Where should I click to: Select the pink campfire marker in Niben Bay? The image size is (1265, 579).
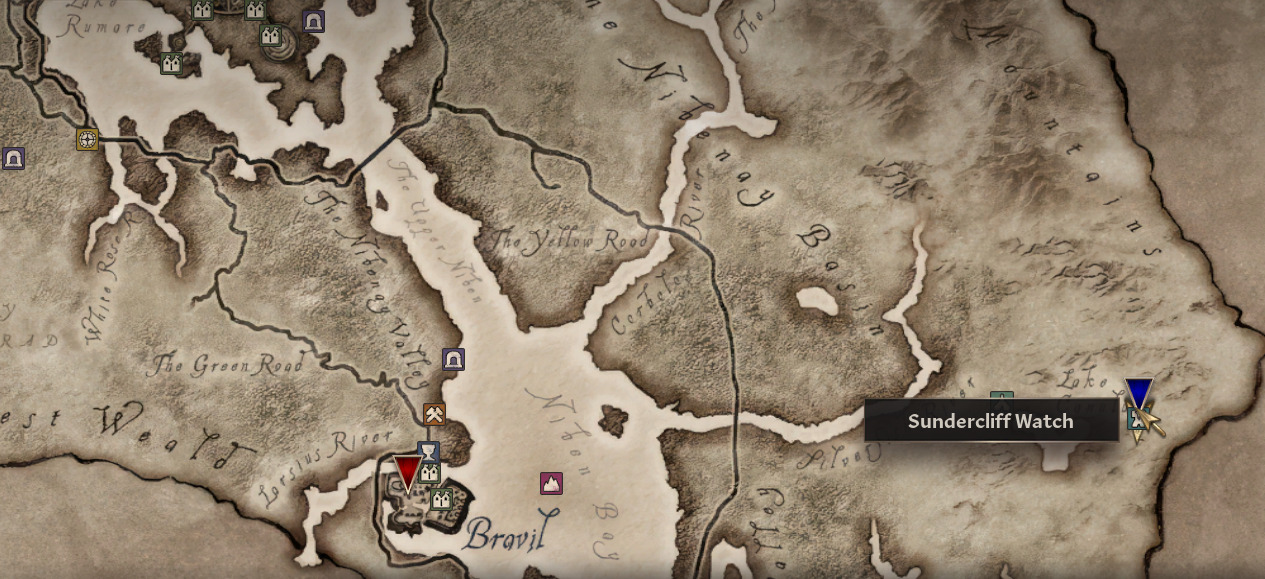pos(551,484)
